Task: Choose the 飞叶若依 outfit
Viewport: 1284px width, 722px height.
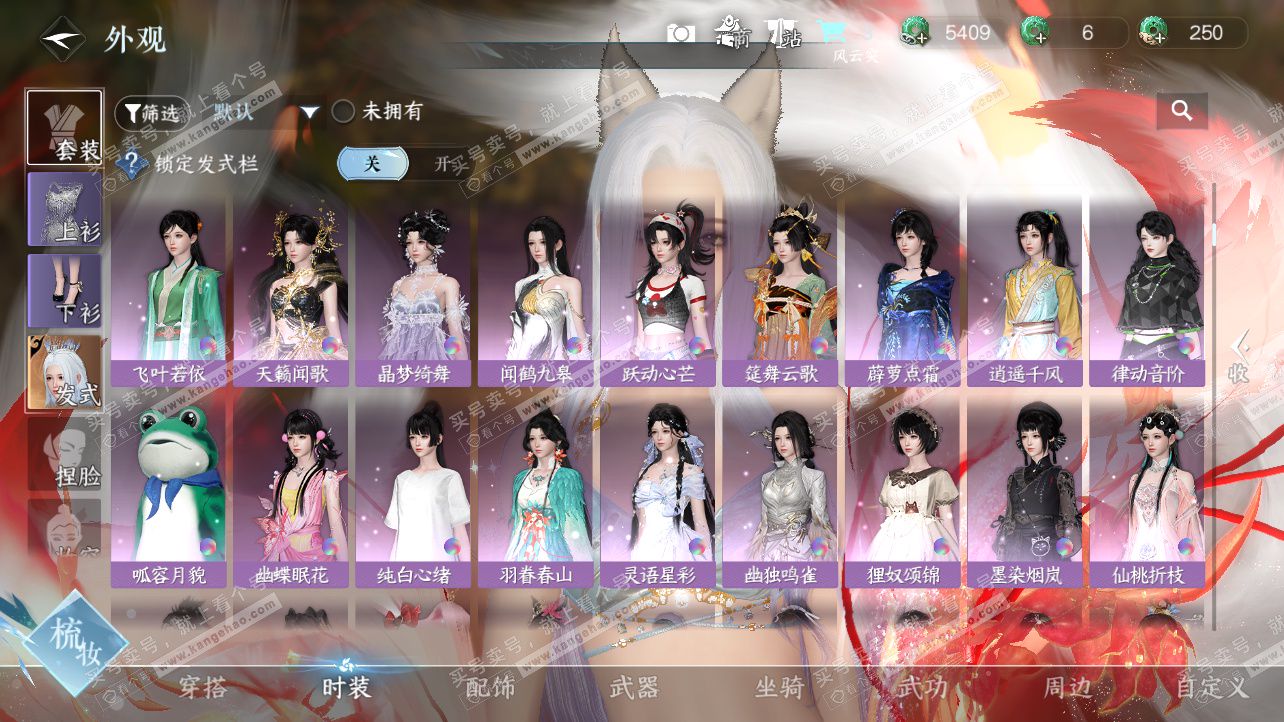Action: [168, 290]
